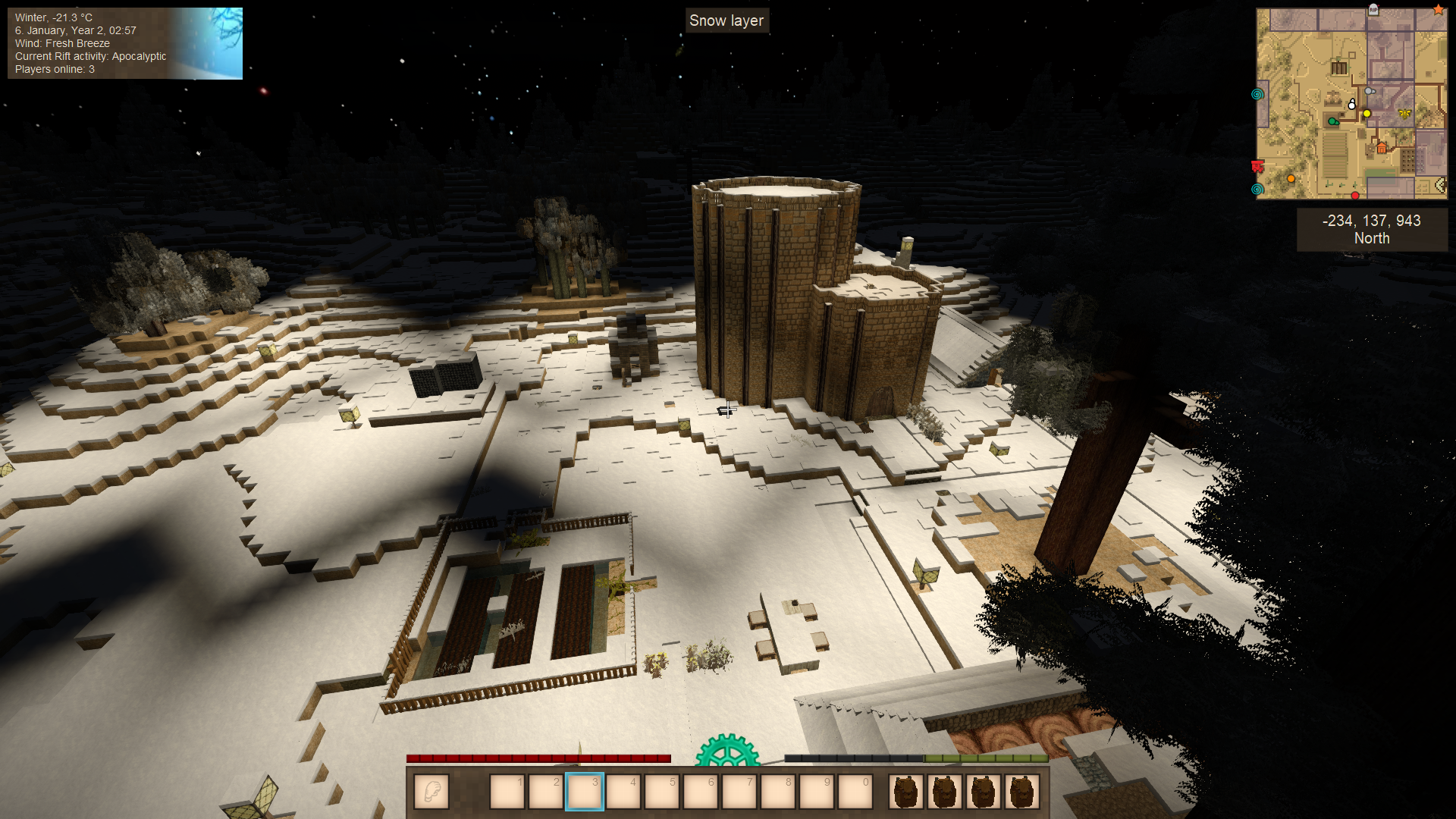
Task: Click the highlighted hotbar slot 3
Action: (585, 792)
